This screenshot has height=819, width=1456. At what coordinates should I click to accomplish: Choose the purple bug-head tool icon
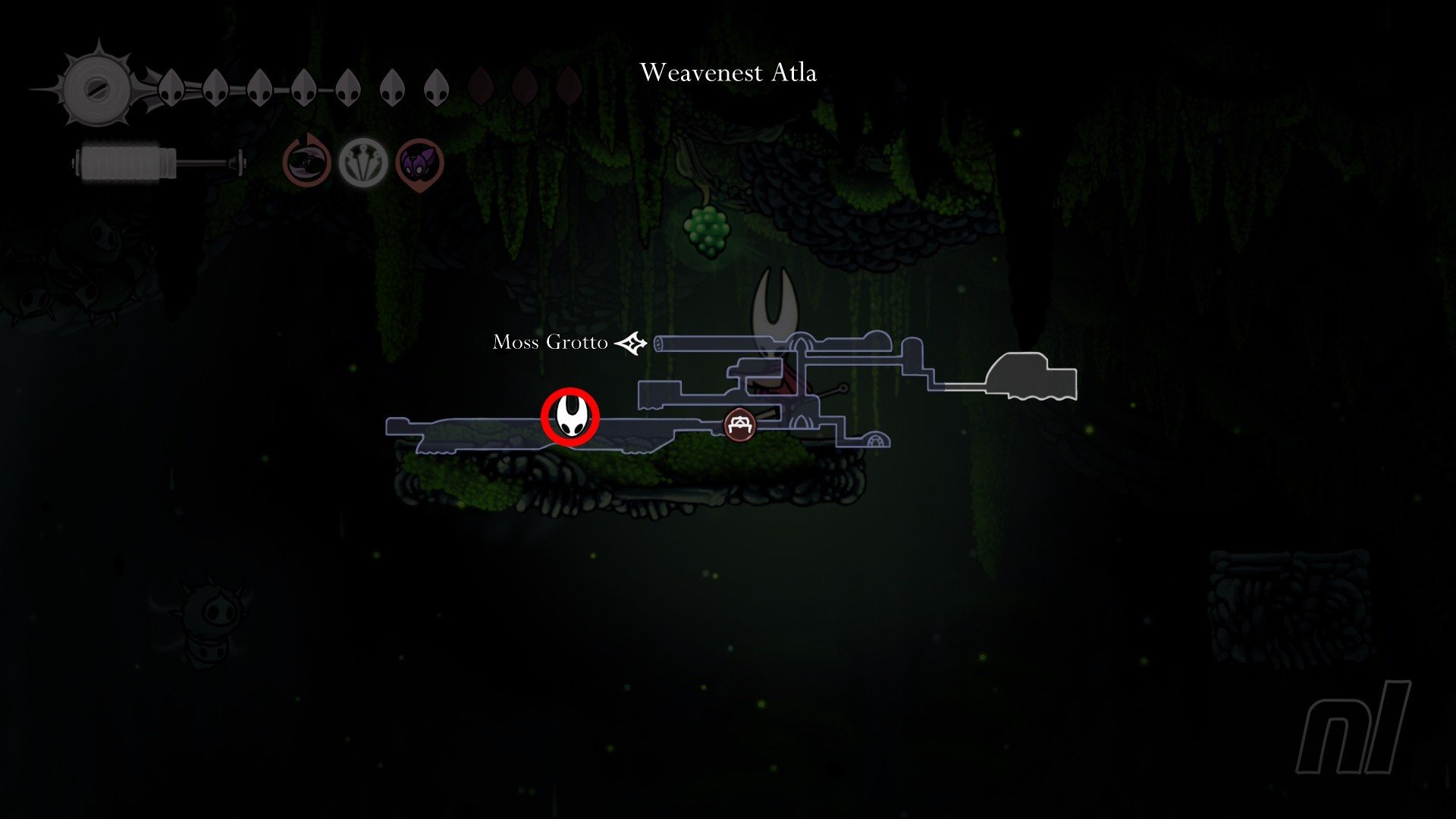pos(419,162)
